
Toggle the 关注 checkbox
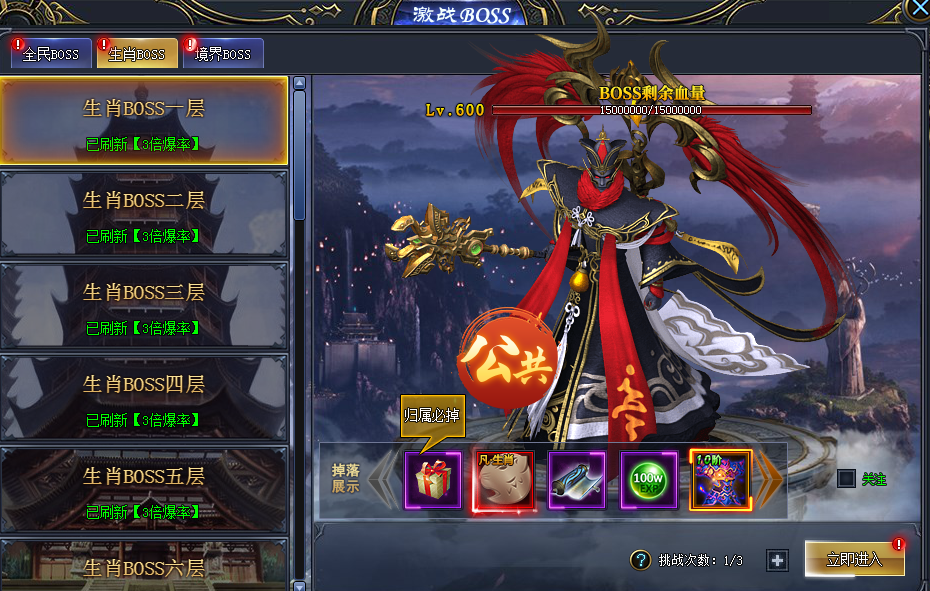[846, 479]
